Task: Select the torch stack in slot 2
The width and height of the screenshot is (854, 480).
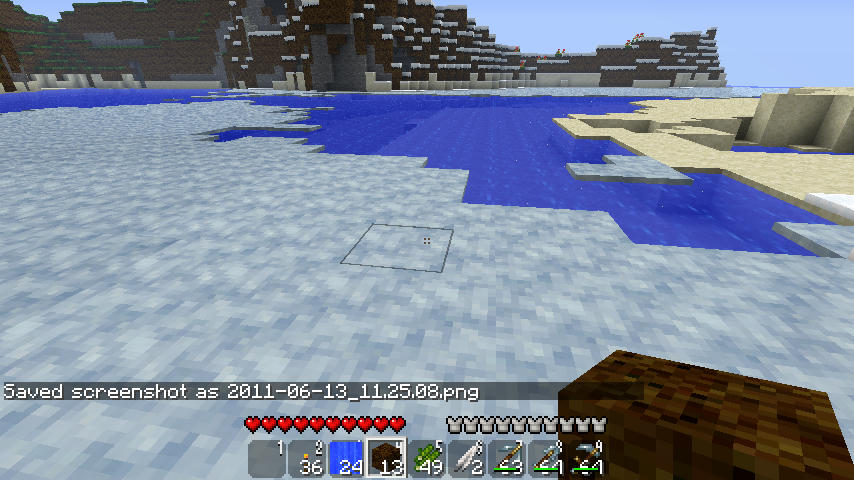Action: click(x=307, y=459)
